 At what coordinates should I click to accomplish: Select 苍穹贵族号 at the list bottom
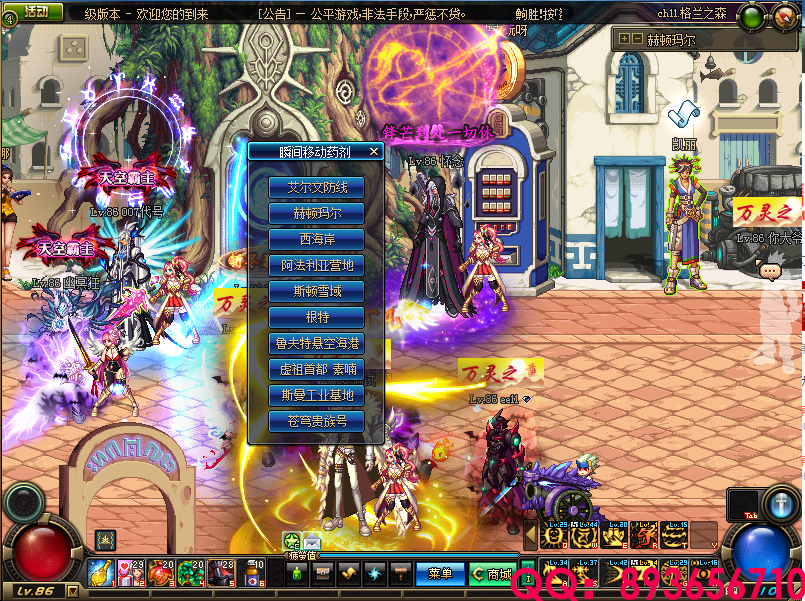[316, 421]
